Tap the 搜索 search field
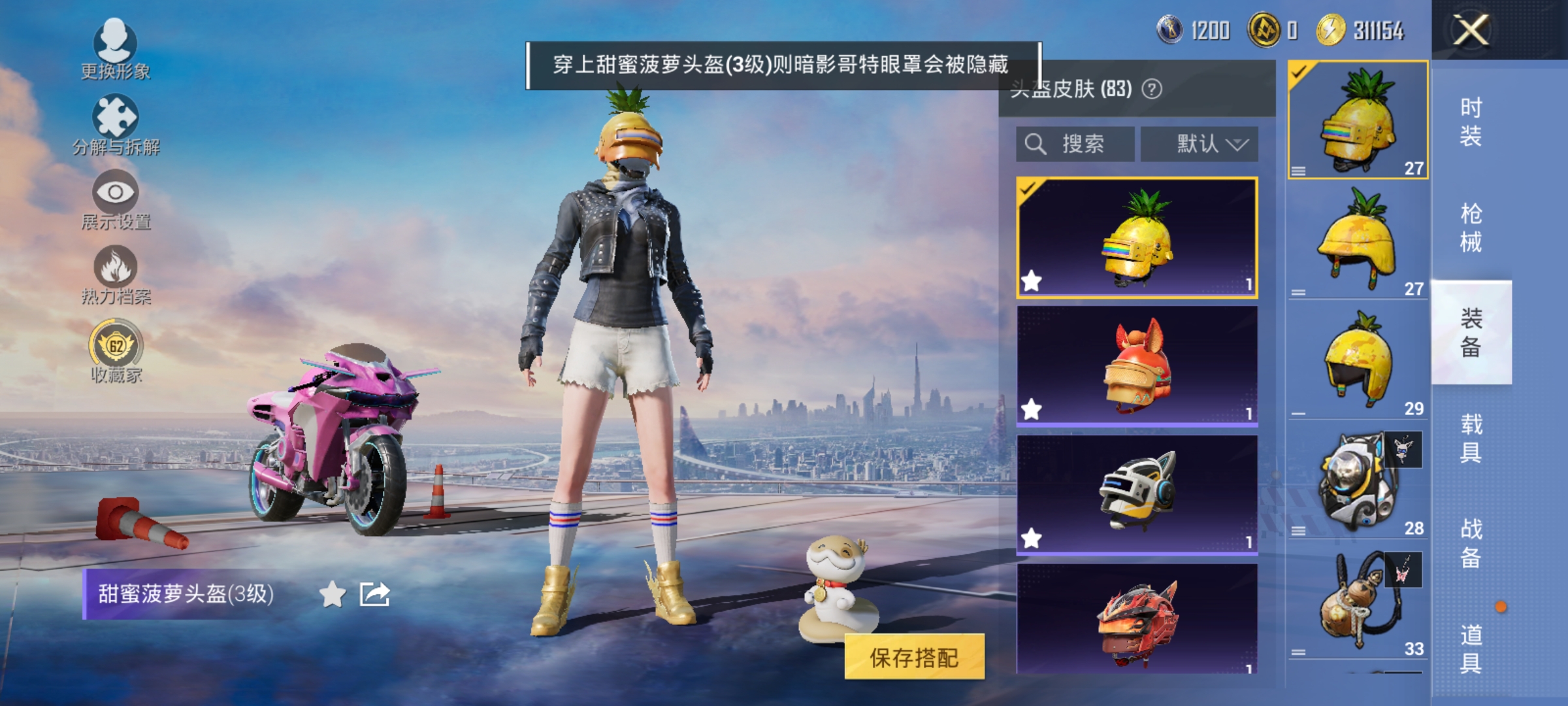This screenshot has height=706, width=1568. click(1075, 145)
